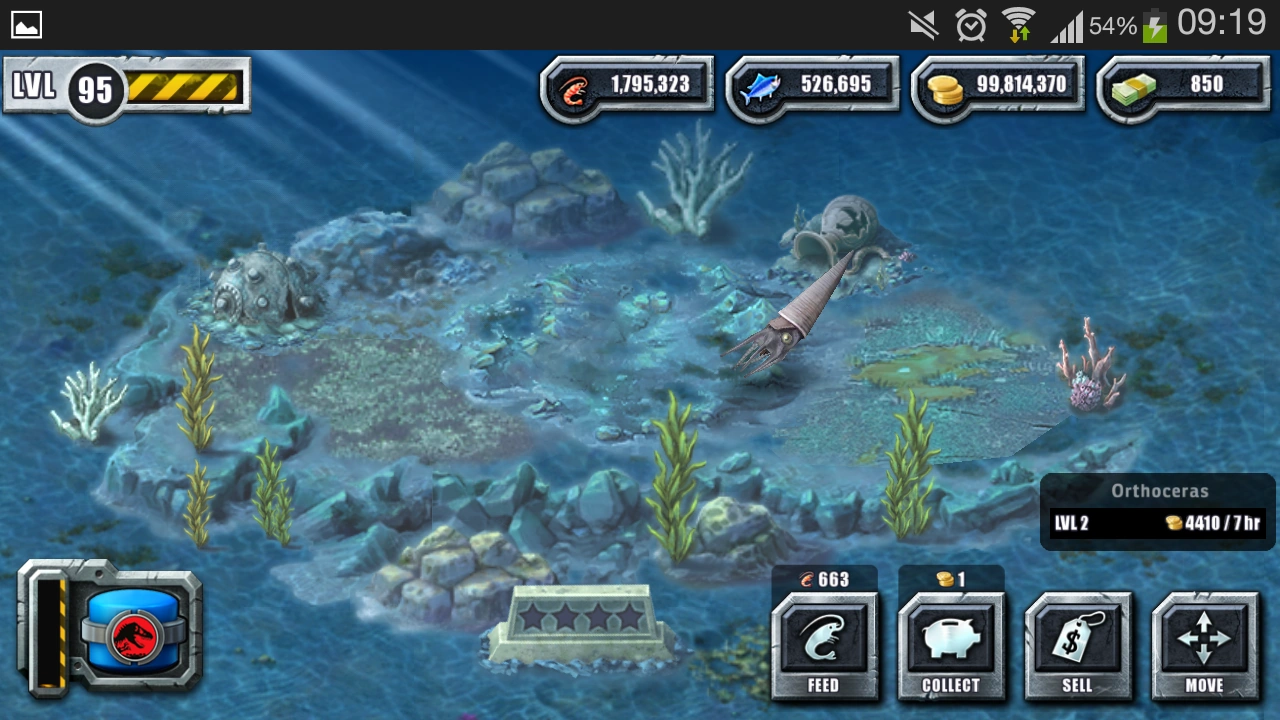Tap the fish food resource counter
Viewport: 1280px width, 720px height.
point(813,88)
